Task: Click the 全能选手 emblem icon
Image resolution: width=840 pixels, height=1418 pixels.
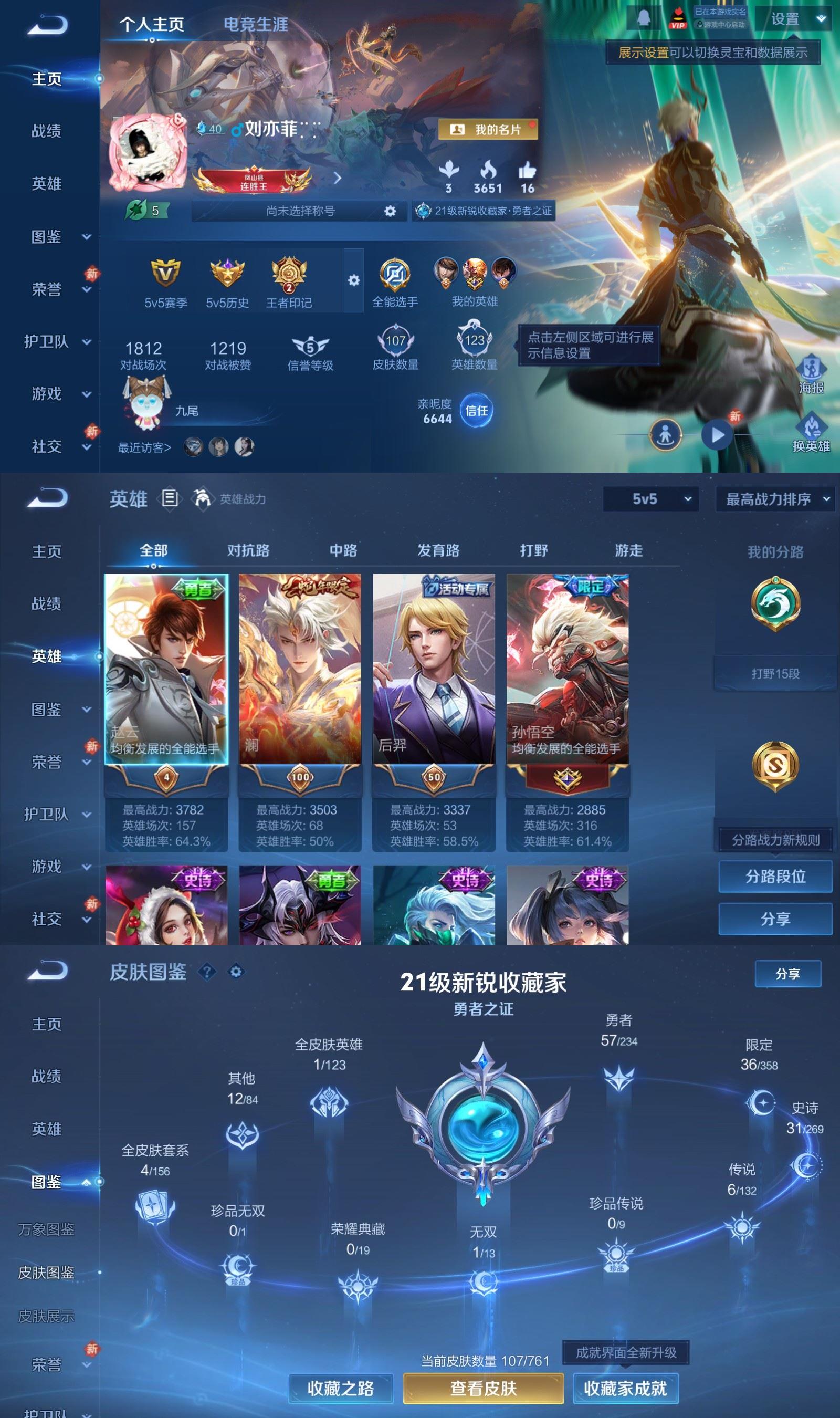Action: 396,276
